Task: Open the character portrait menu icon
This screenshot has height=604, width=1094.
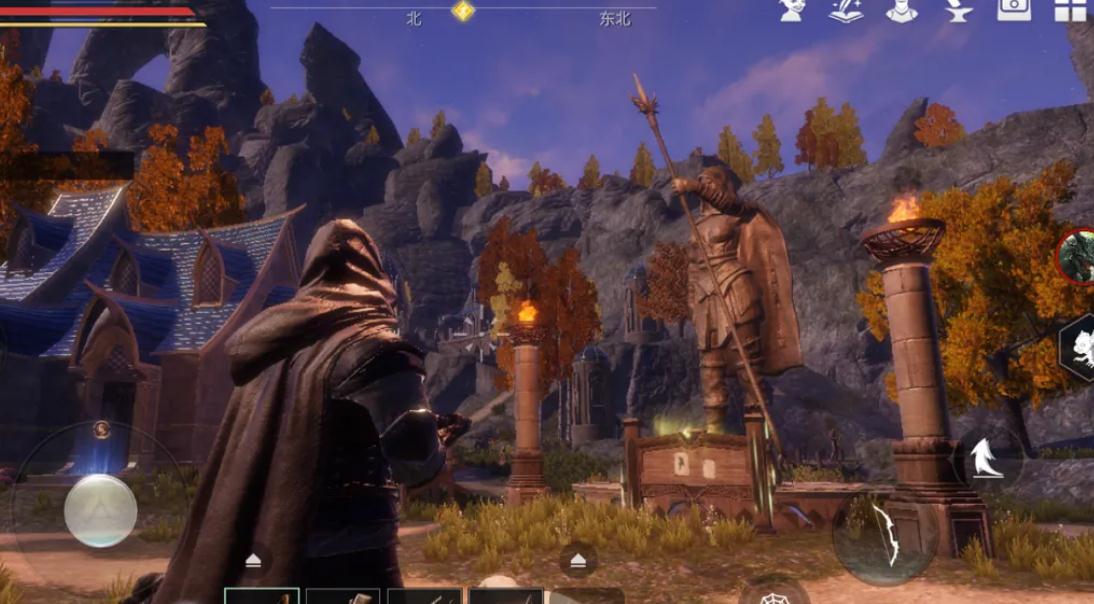Action: (x=793, y=10)
